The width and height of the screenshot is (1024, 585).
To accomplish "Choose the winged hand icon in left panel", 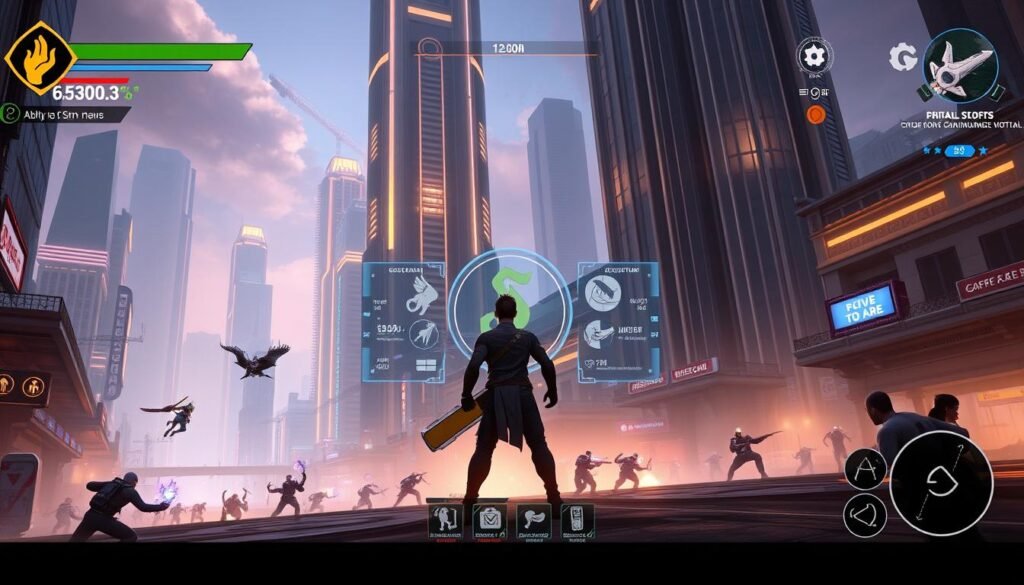I will point(420,294).
